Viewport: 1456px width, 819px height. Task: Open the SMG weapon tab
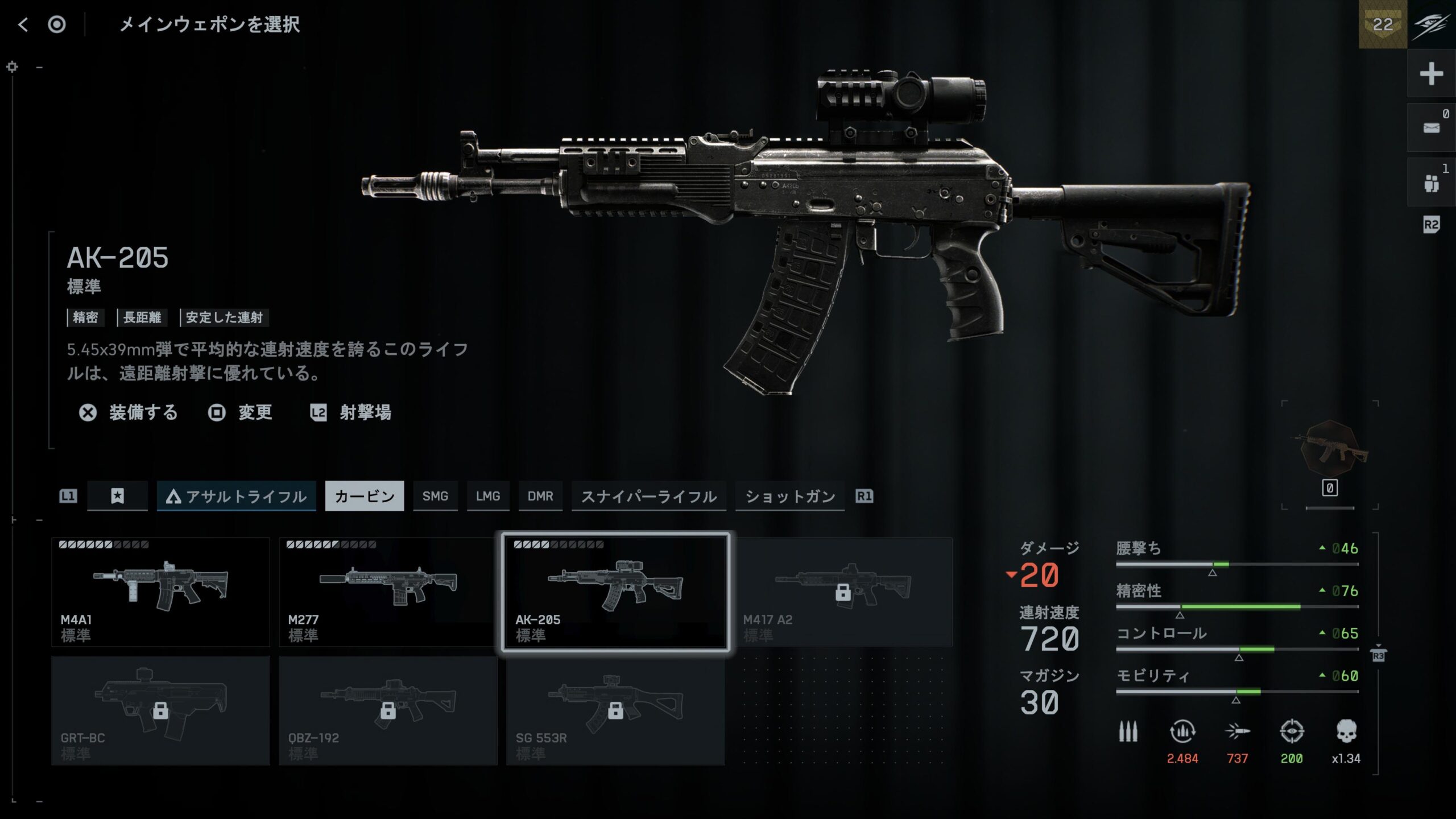[435, 497]
